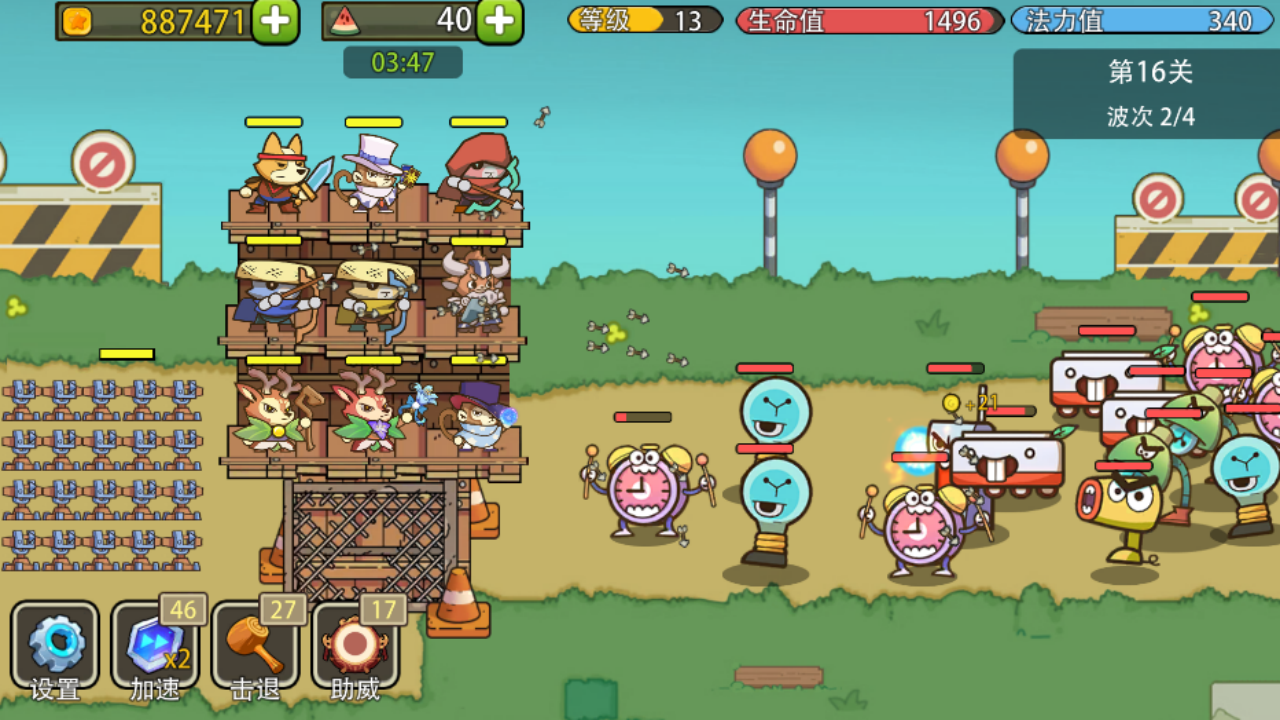Screen dimensions: 1280x720
Task: Use the 击退 knockback hammer skill
Action: 255,645
